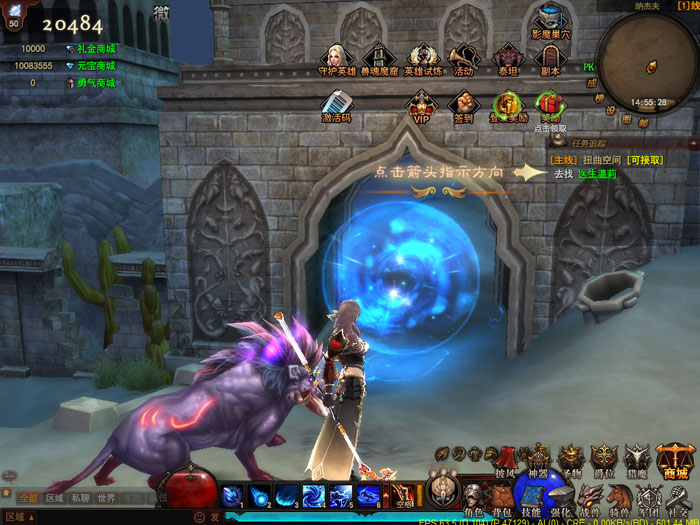
Task: Open the 元宝商城 link
Action: pos(96,66)
